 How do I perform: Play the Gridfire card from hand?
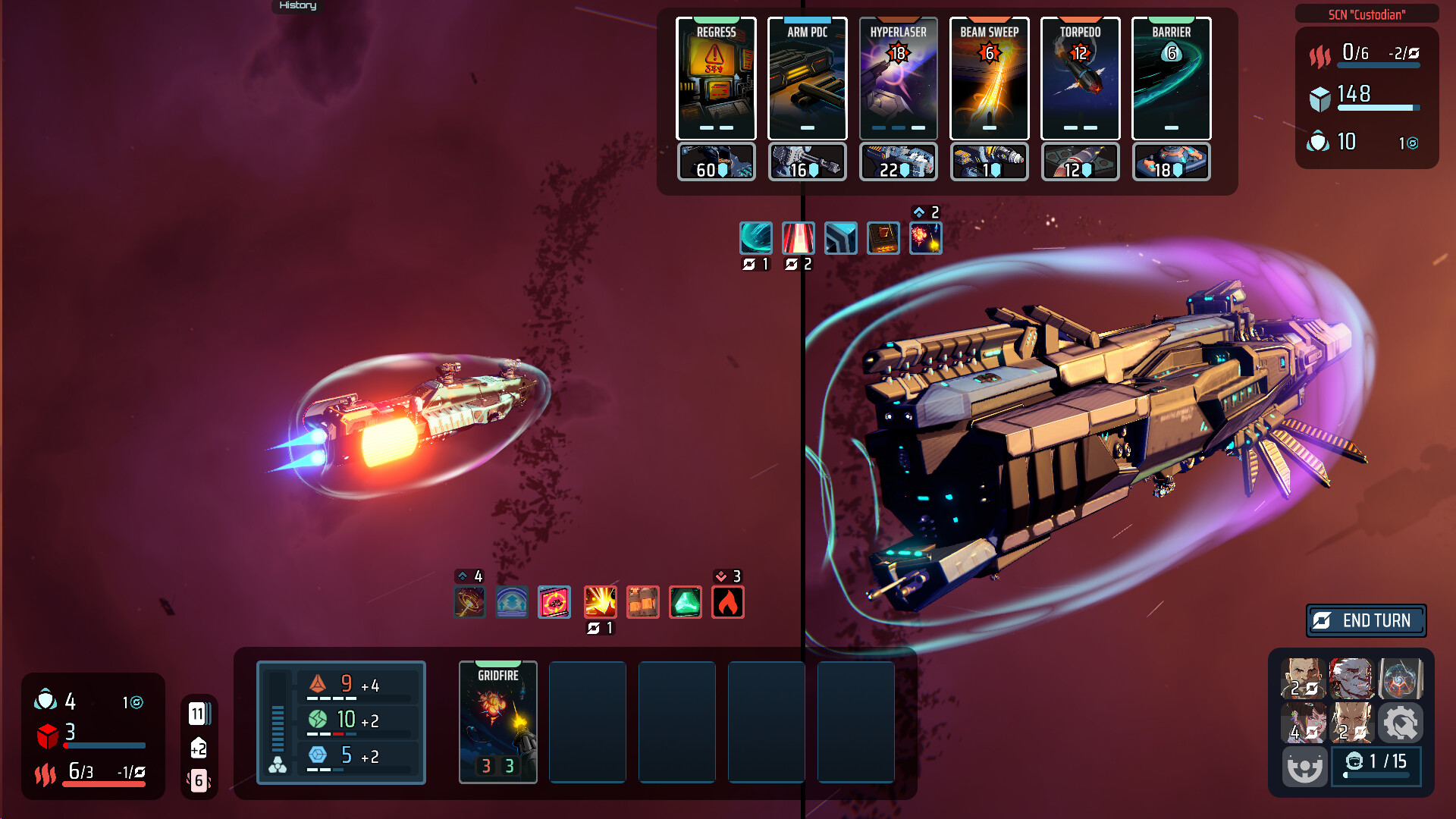pos(497,721)
